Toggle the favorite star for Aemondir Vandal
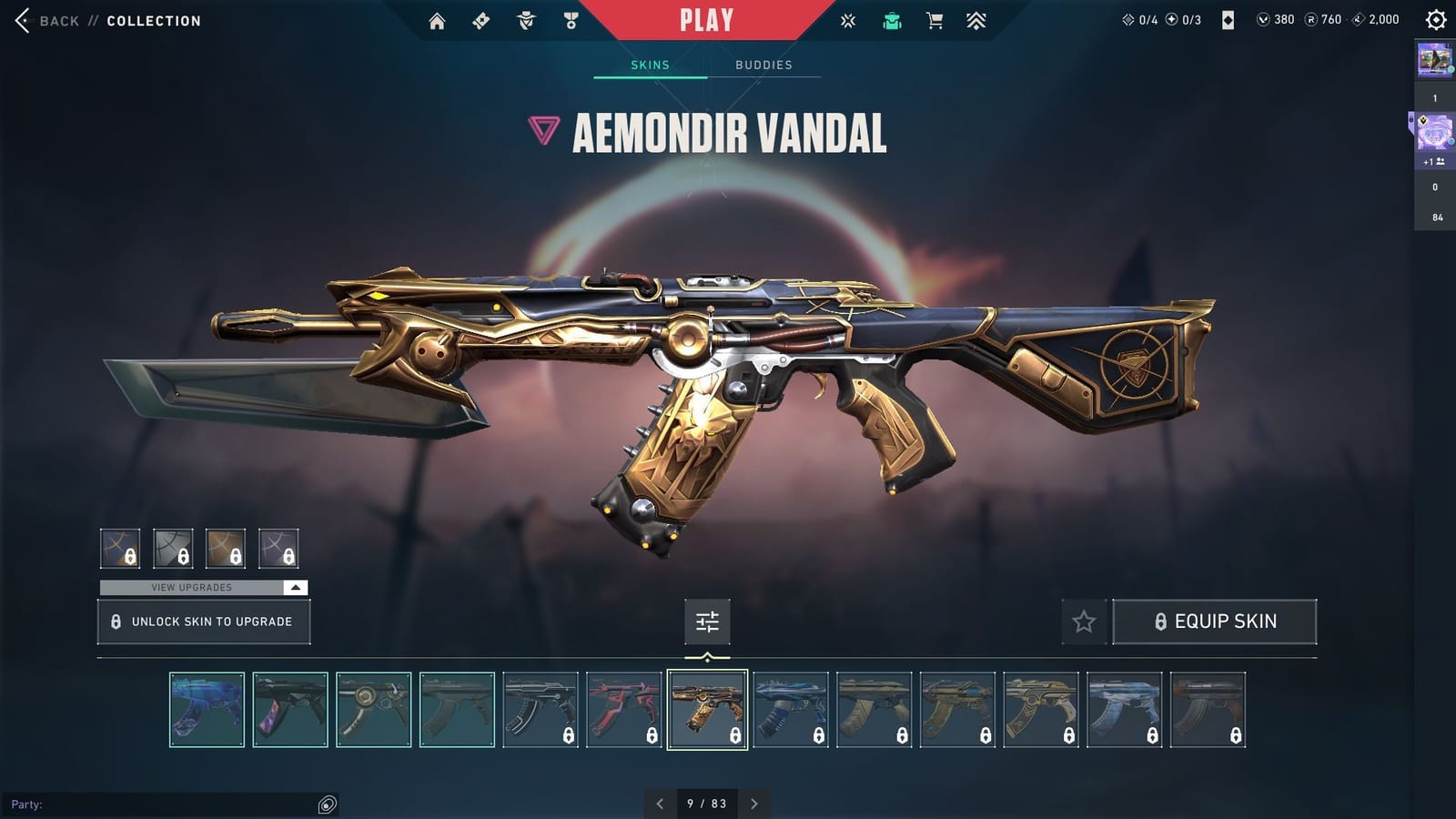Screen dimensions: 1456x819 pos(1085,622)
